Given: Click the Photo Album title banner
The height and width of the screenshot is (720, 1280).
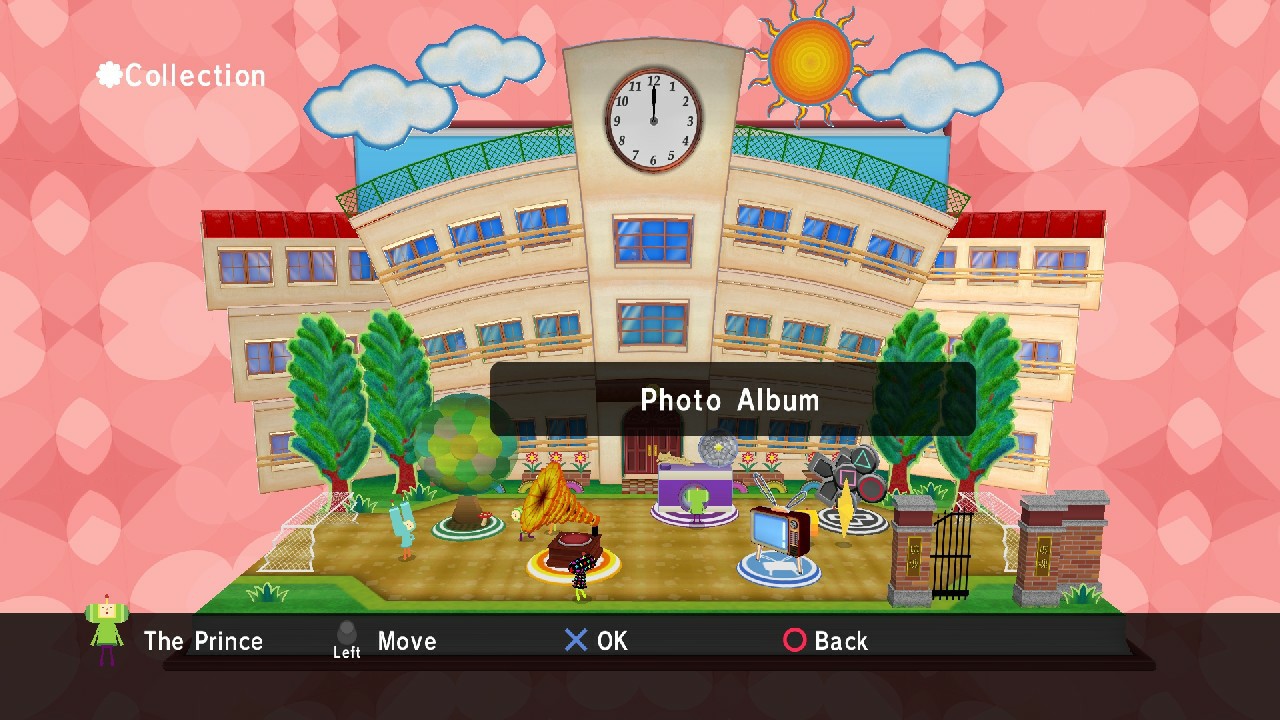Looking at the screenshot, I should [x=730, y=400].
